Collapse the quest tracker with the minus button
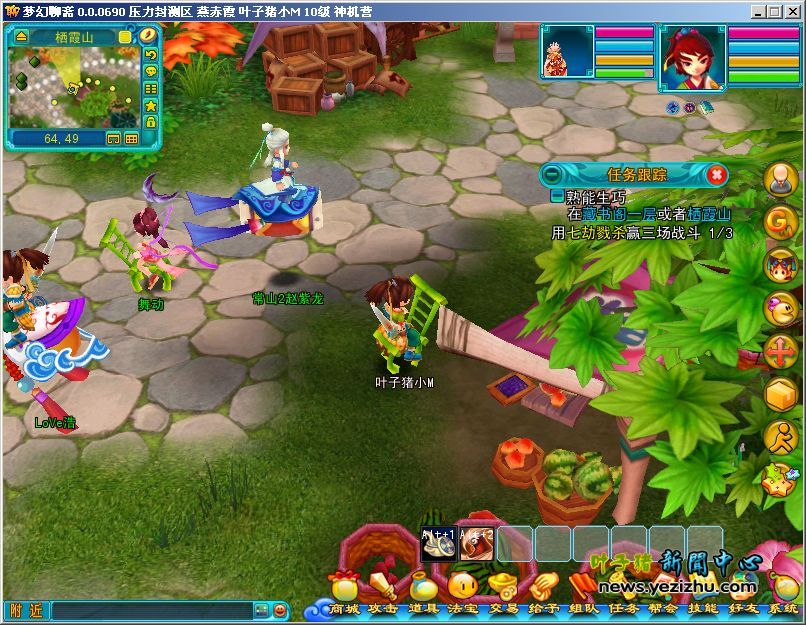This screenshot has height=625, width=806. point(551,174)
